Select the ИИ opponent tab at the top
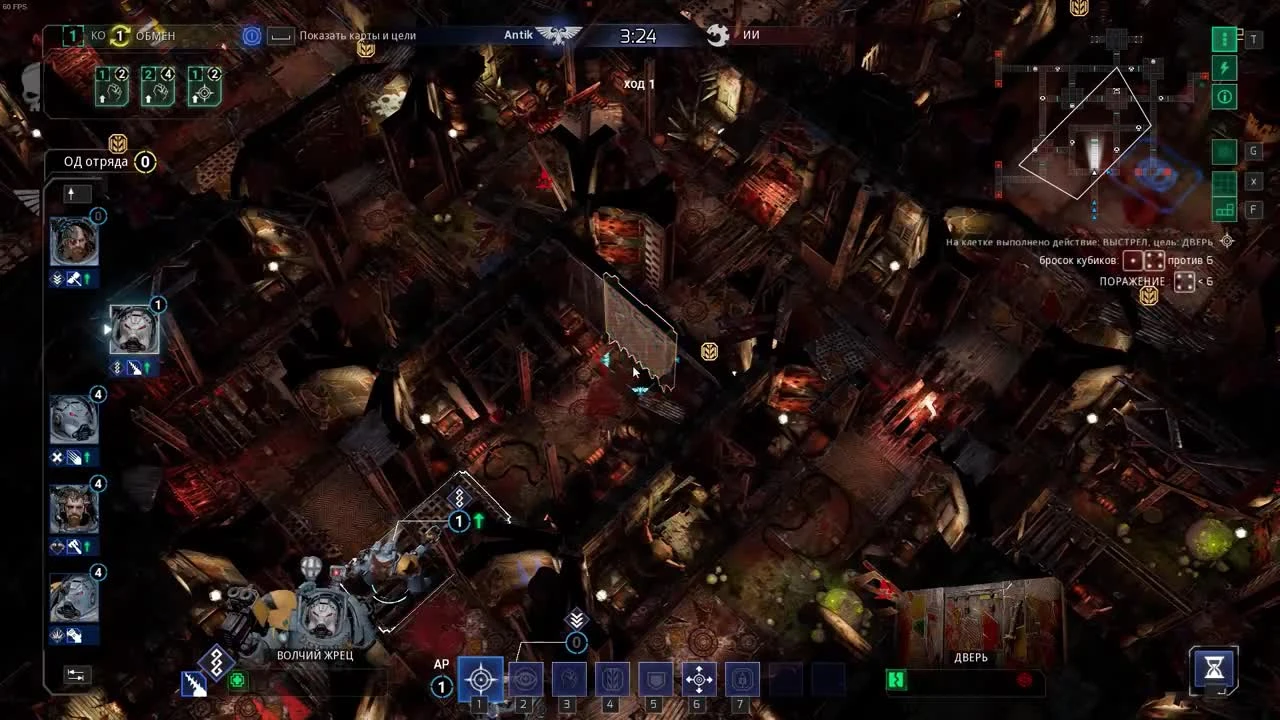1280x720 pixels. tap(751, 36)
